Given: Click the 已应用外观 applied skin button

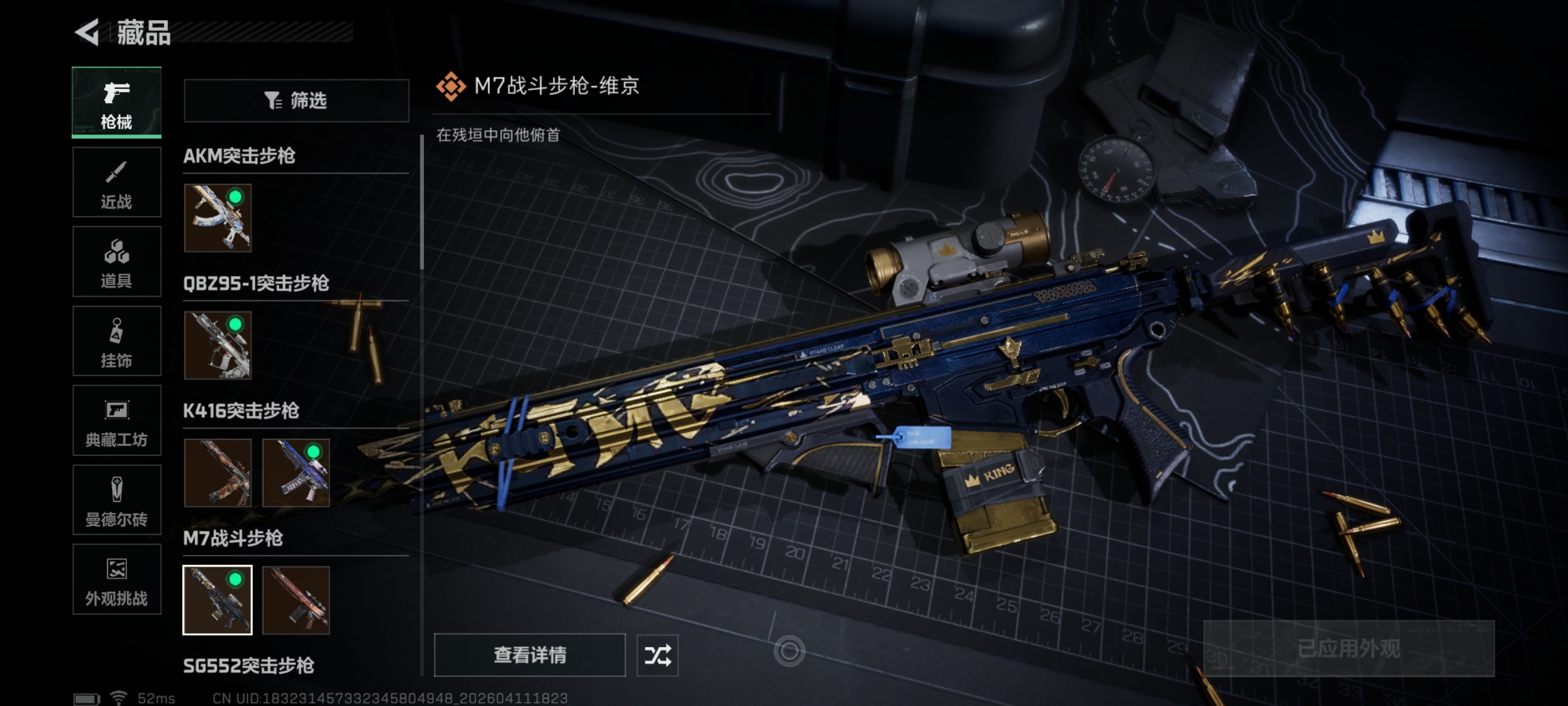Looking at the screenshot, I should click(x=1348, y=648).
